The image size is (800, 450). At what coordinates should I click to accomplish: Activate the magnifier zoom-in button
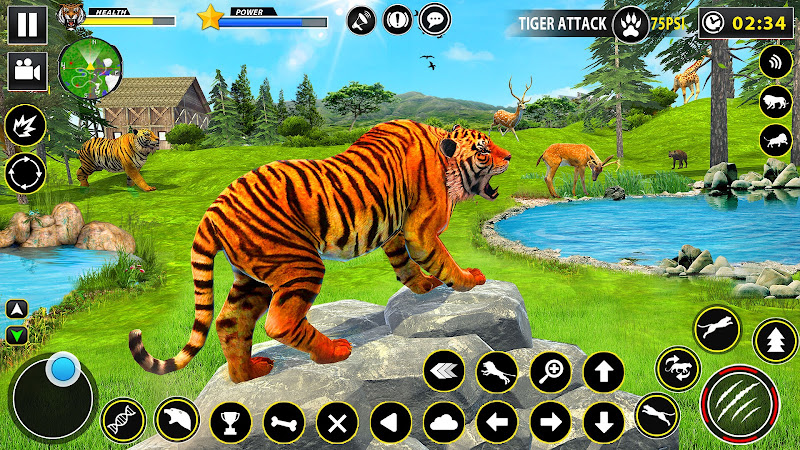point(550,372)
